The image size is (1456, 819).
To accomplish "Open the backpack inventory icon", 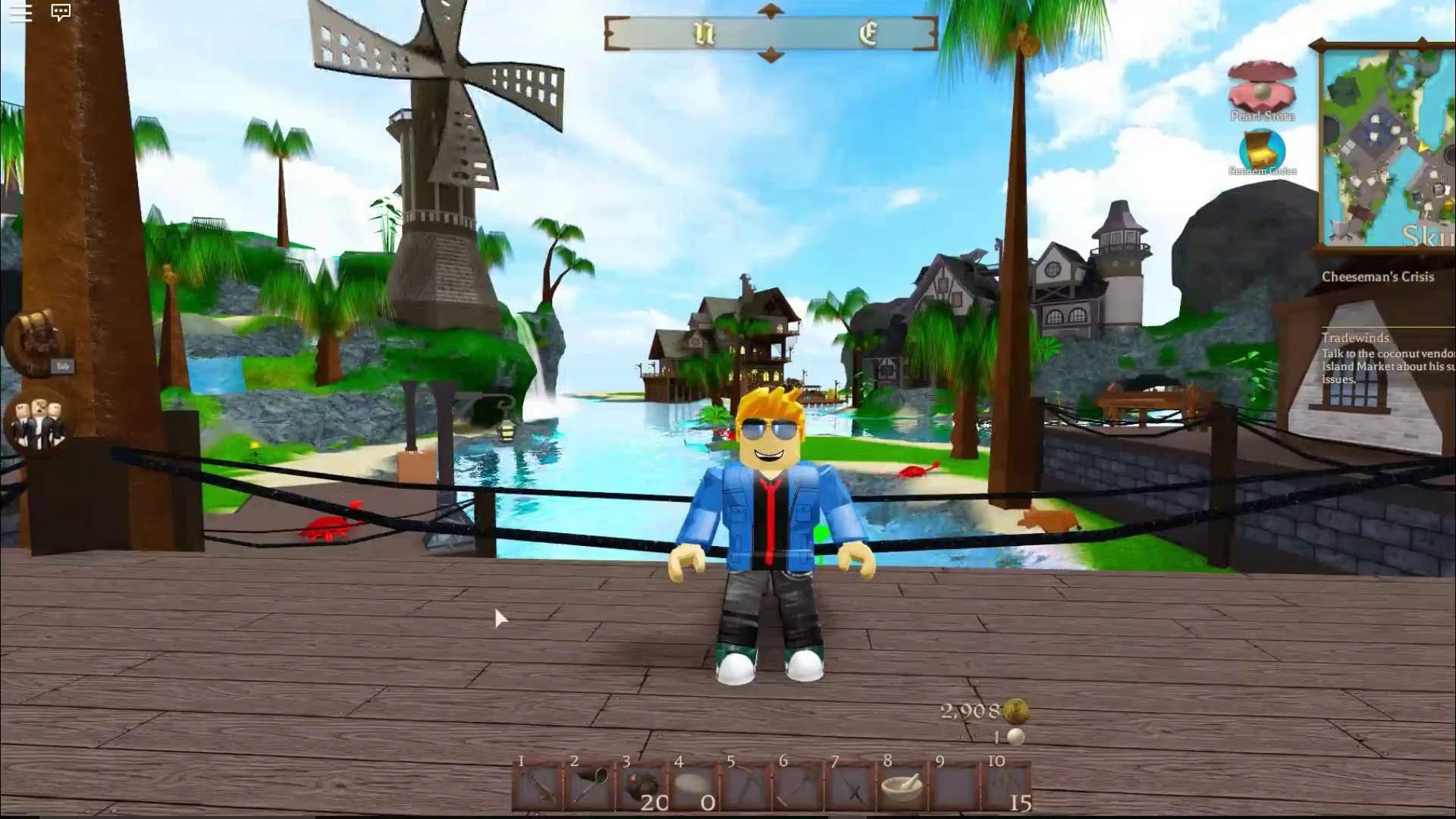I will coord(36,341).
